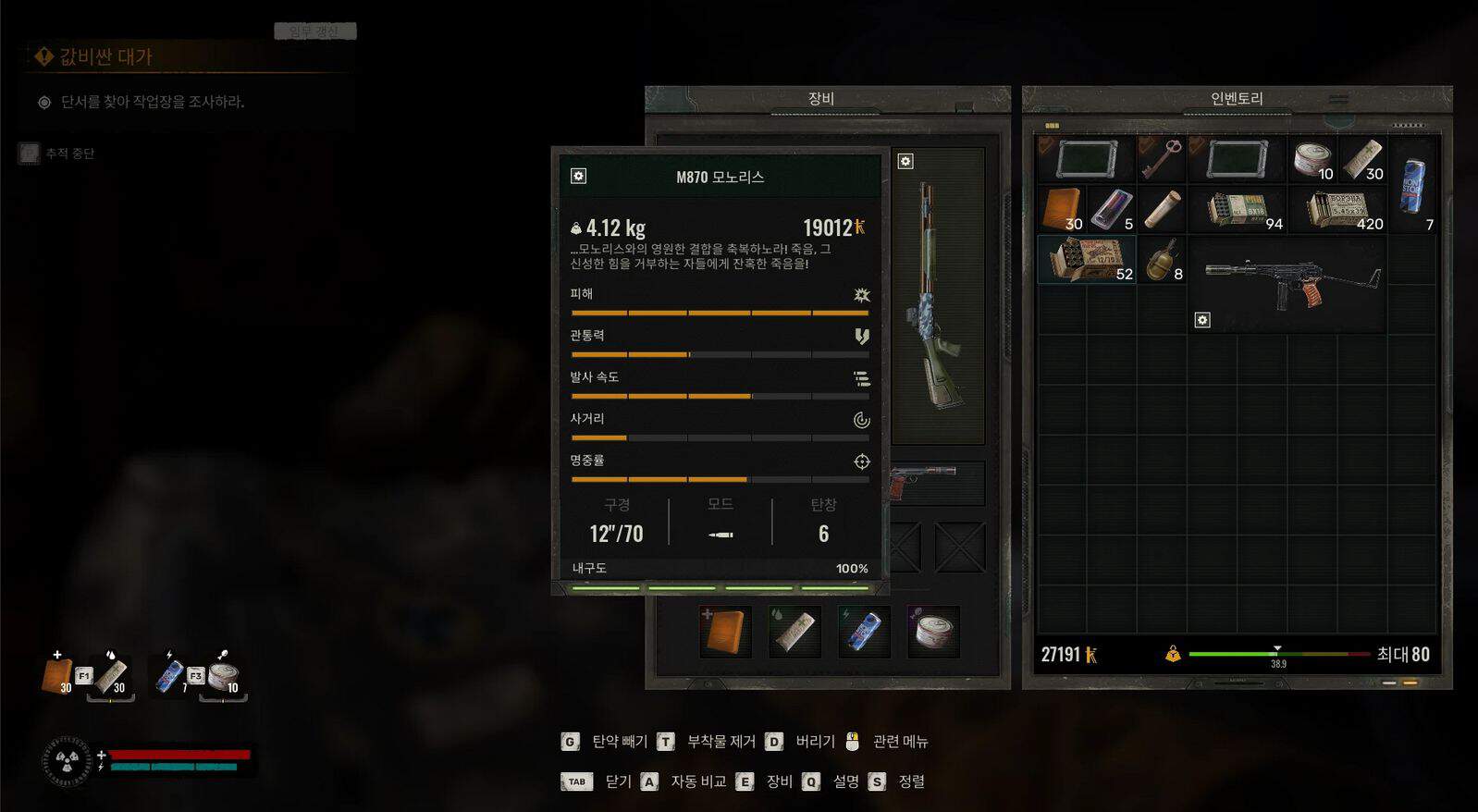Select the flat energy drink stack of 5
The width and height of the screenshot is (1478, 812).
[x=1111, y=209]
